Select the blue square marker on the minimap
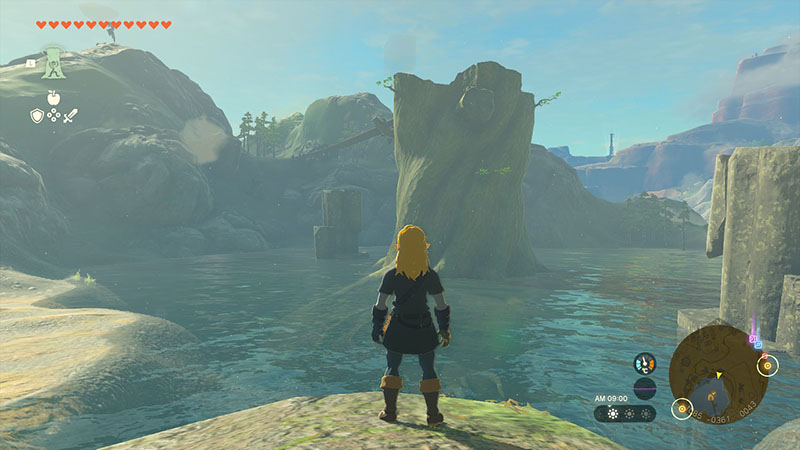The height and width of the screenshot is (450, 800). 758,343
